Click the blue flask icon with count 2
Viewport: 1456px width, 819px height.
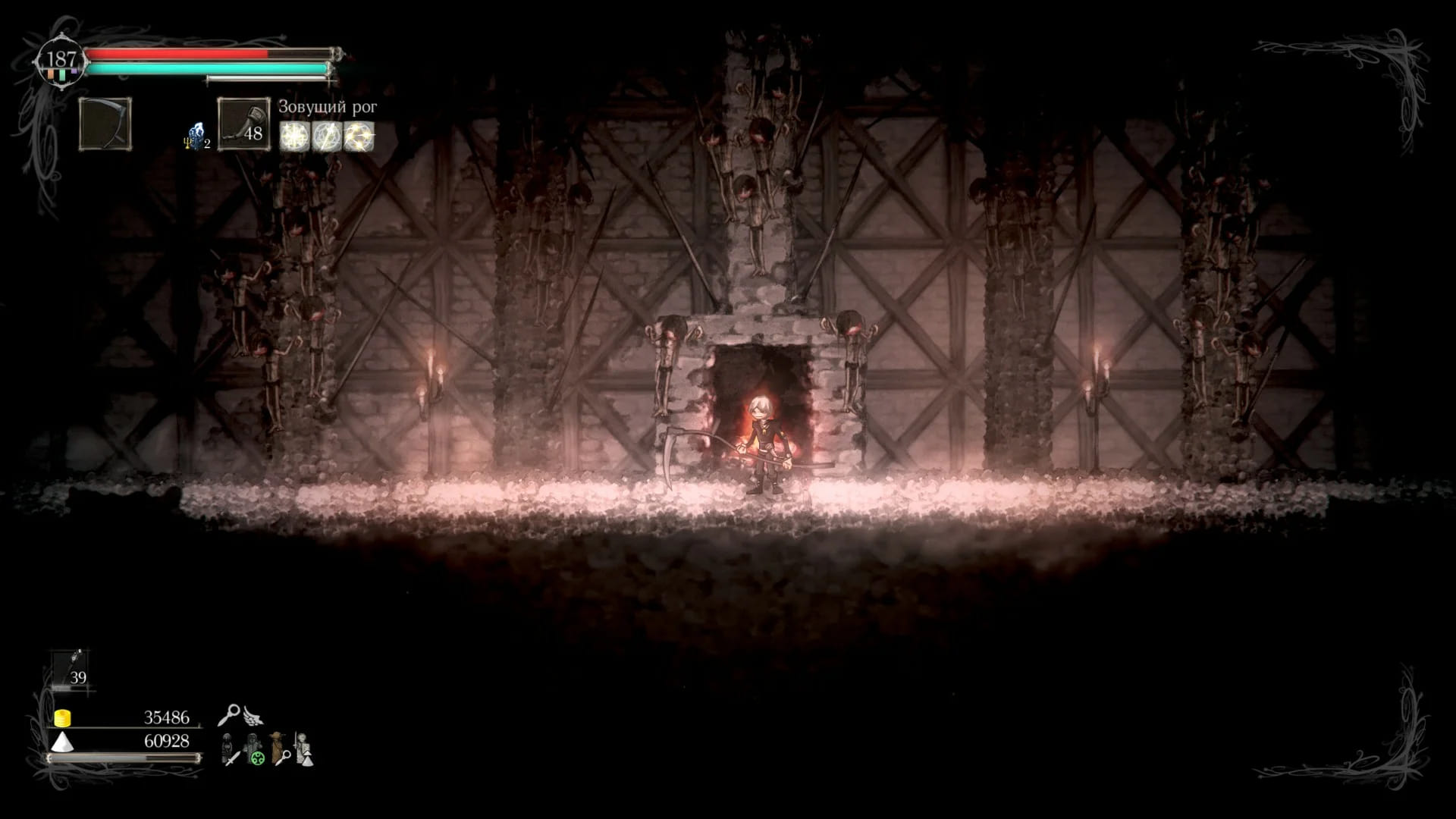[x=196, y=136]
